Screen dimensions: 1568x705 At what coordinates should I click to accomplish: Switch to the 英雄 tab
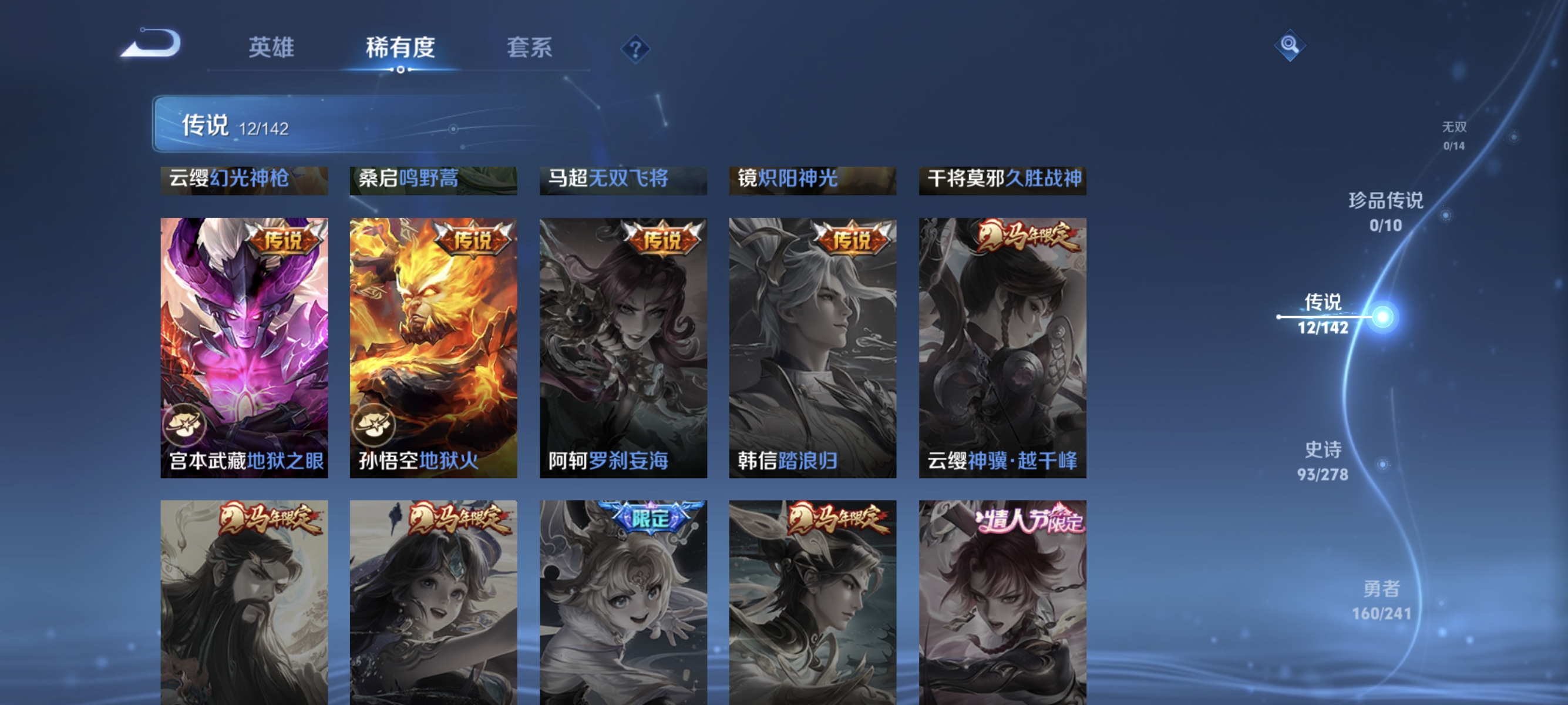tap(272, 49)
